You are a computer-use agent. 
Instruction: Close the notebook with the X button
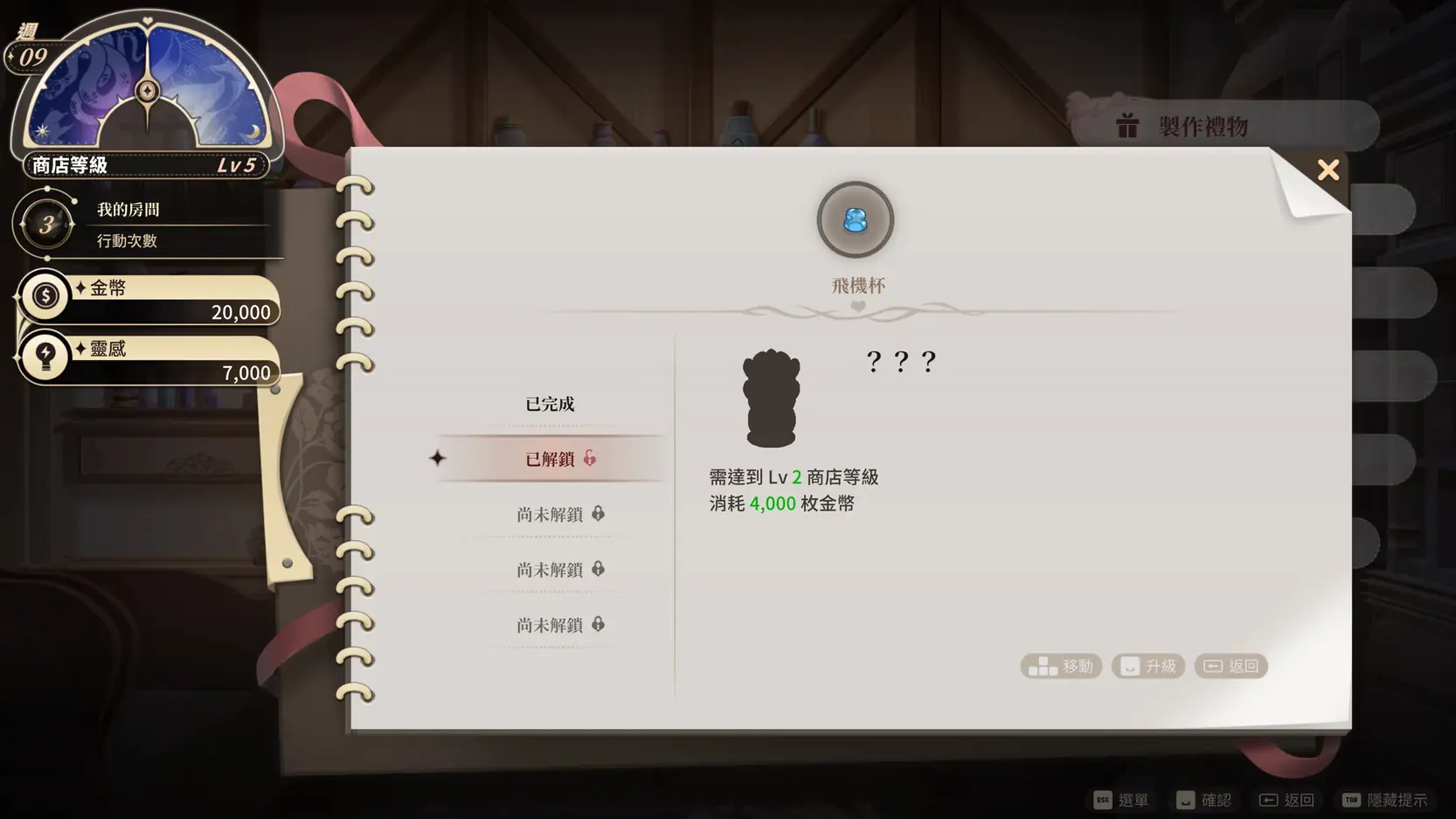click(1328, 170)
